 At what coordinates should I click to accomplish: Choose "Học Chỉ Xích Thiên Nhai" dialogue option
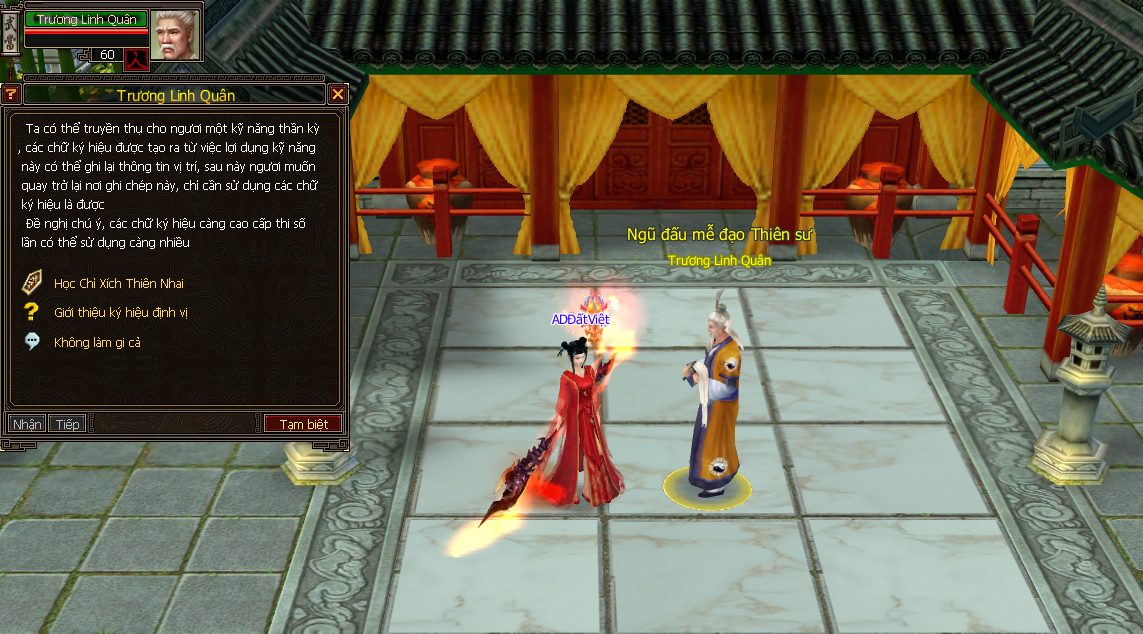(118, 284)
